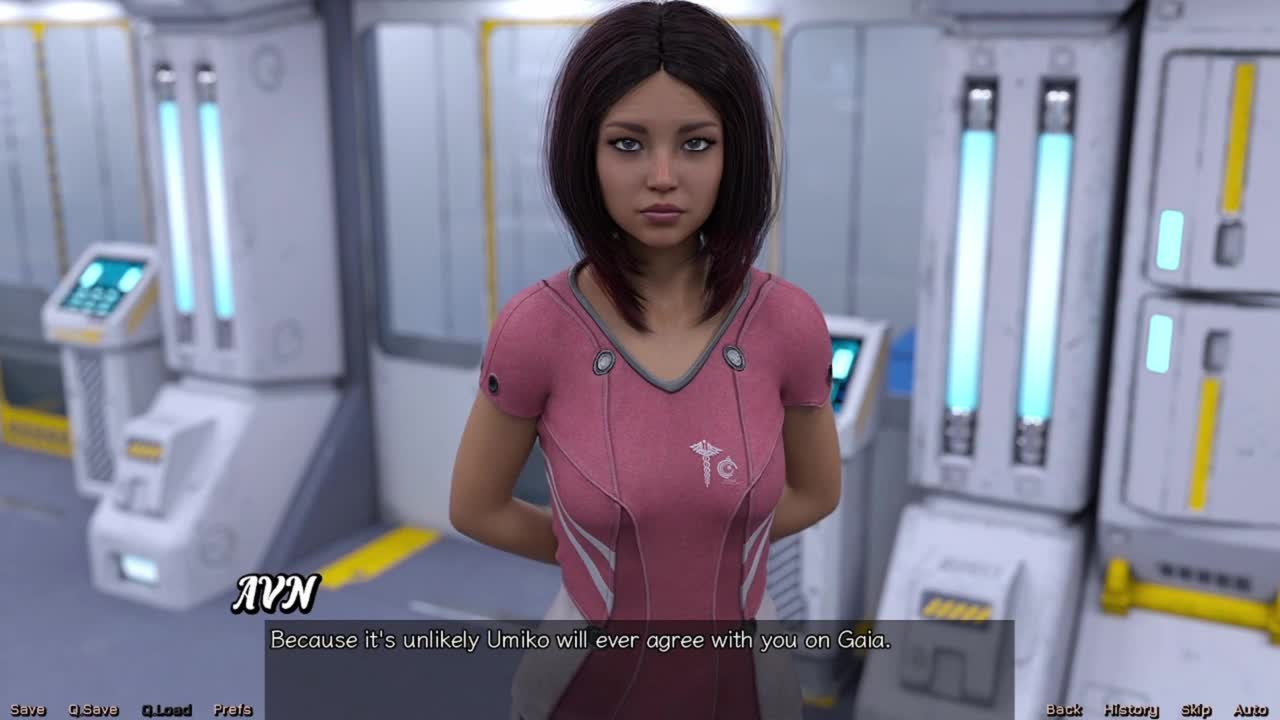Toggle Auto advance mode
The width and height of the screenshot is (1280, 720).
pyautogui.click(x=1250, y=710)
